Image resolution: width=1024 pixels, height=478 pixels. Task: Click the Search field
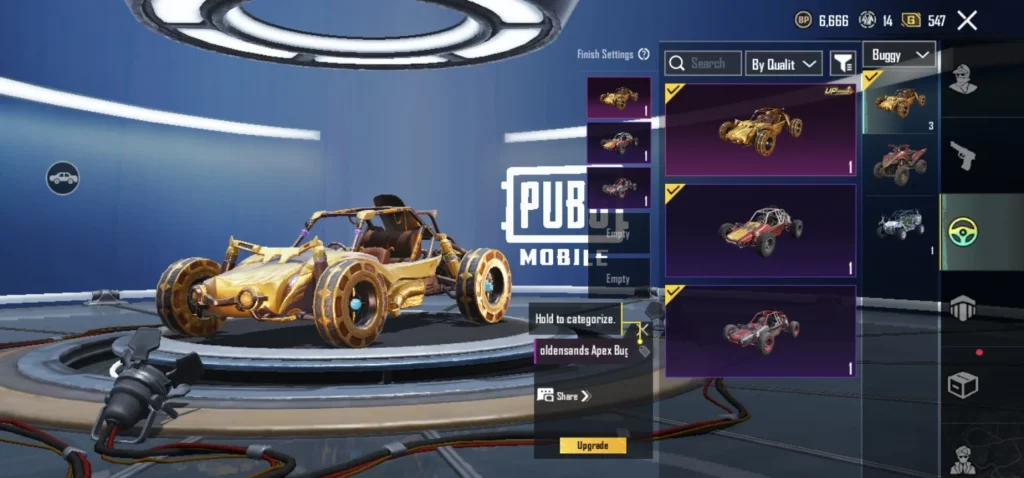coord(703,63)
